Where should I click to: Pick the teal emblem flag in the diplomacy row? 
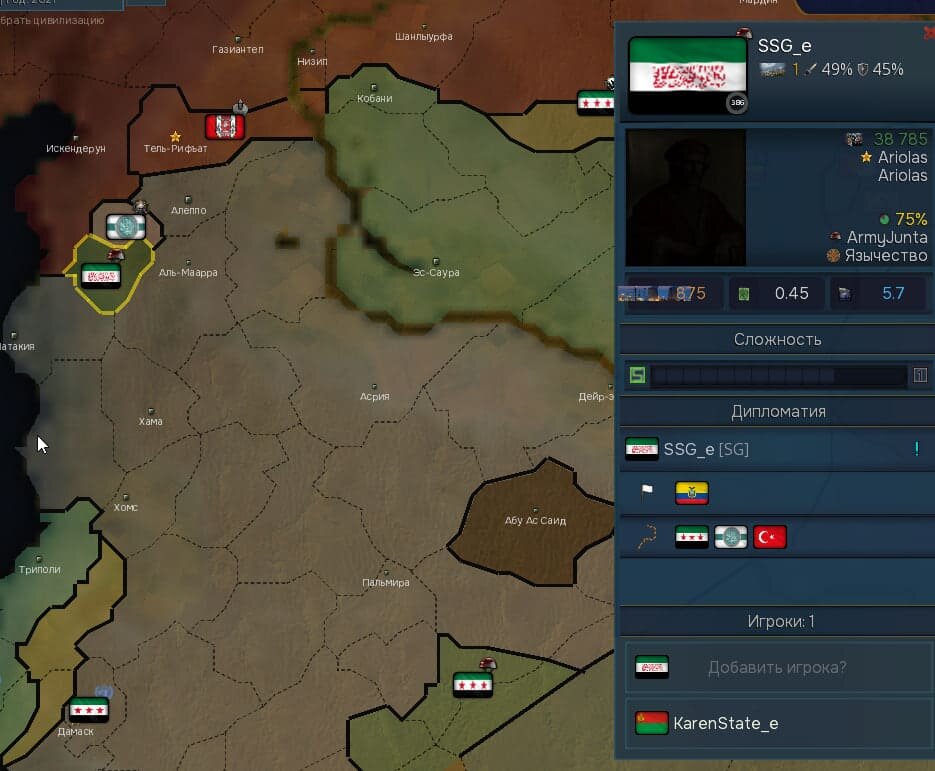(730, 538)
